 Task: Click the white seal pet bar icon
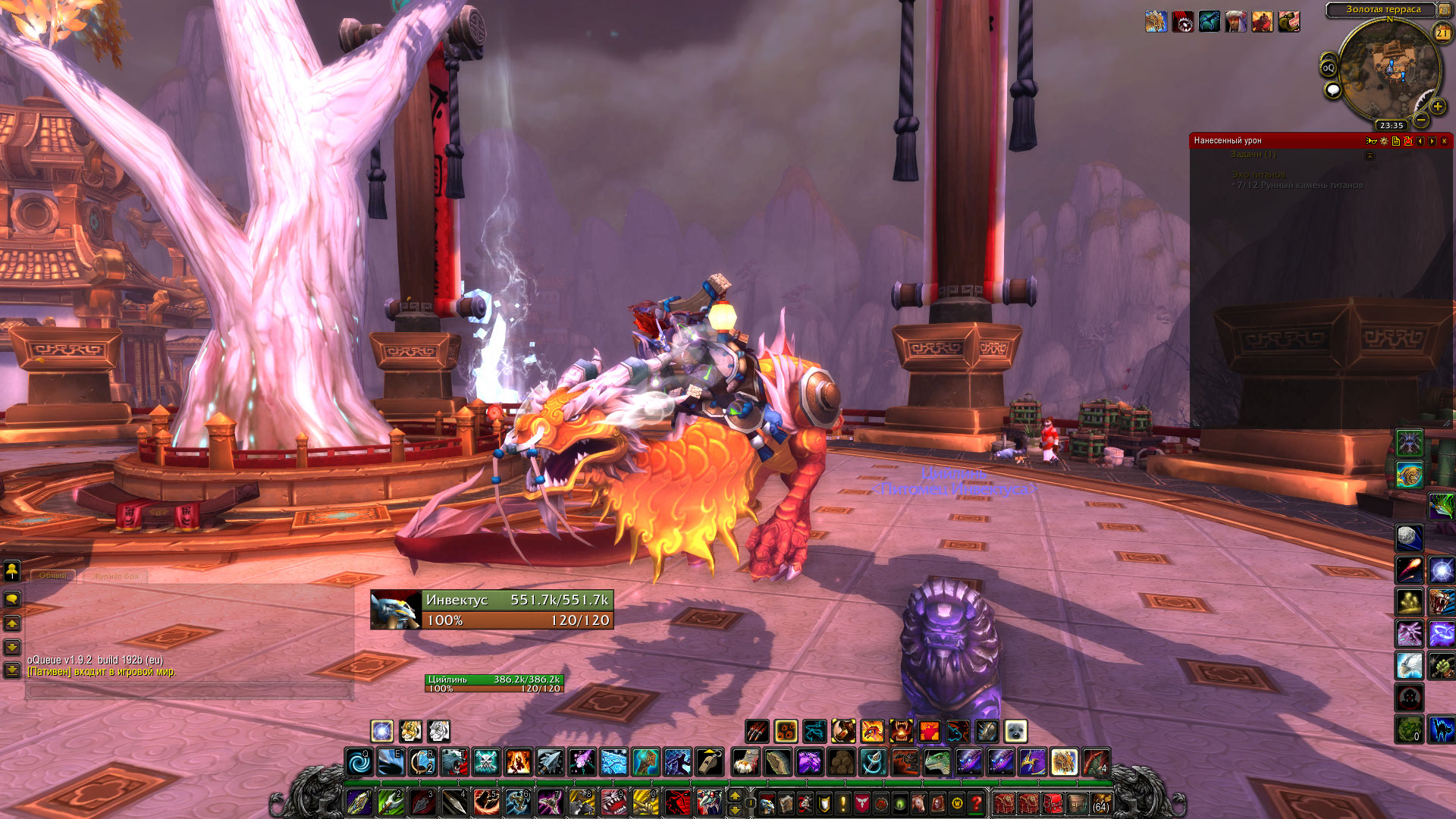click(x=1015, y=731)
